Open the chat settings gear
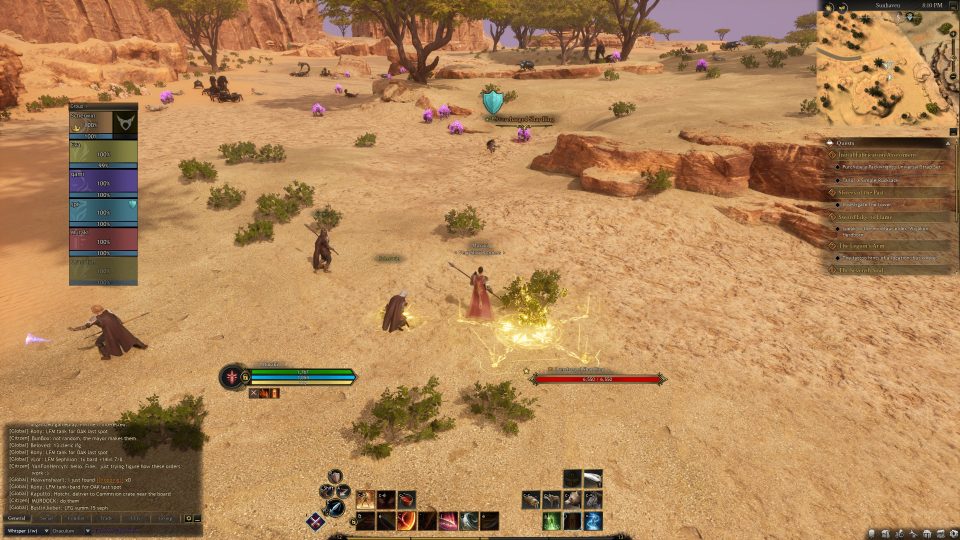 tap(188, 518)
